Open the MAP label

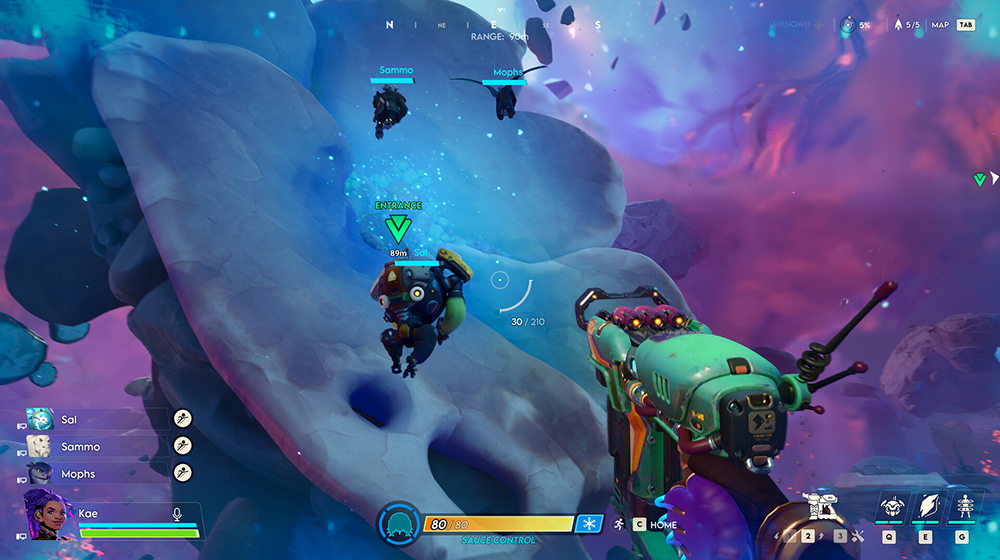coord(940,25)
